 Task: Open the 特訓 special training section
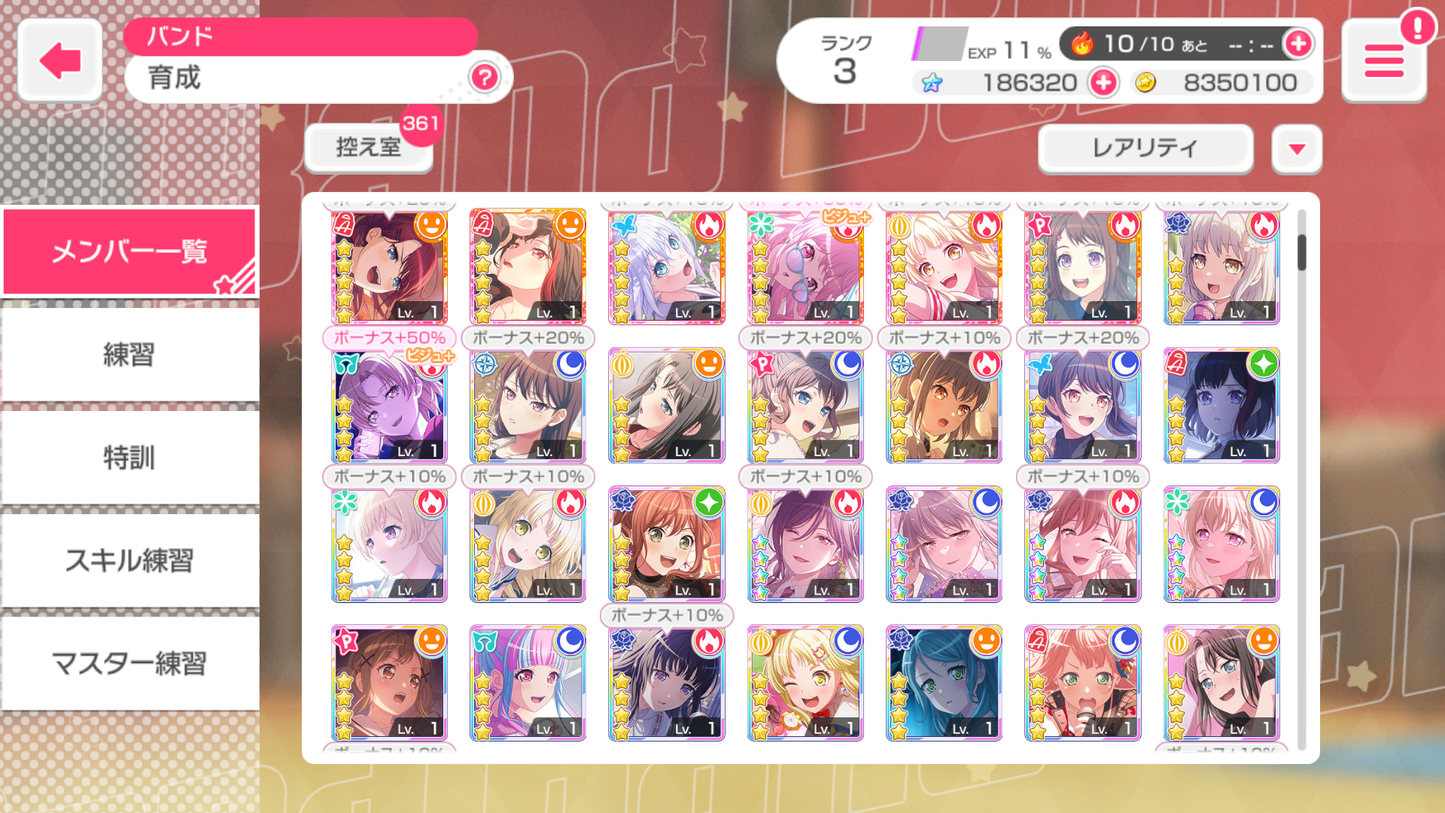(129, 457)
